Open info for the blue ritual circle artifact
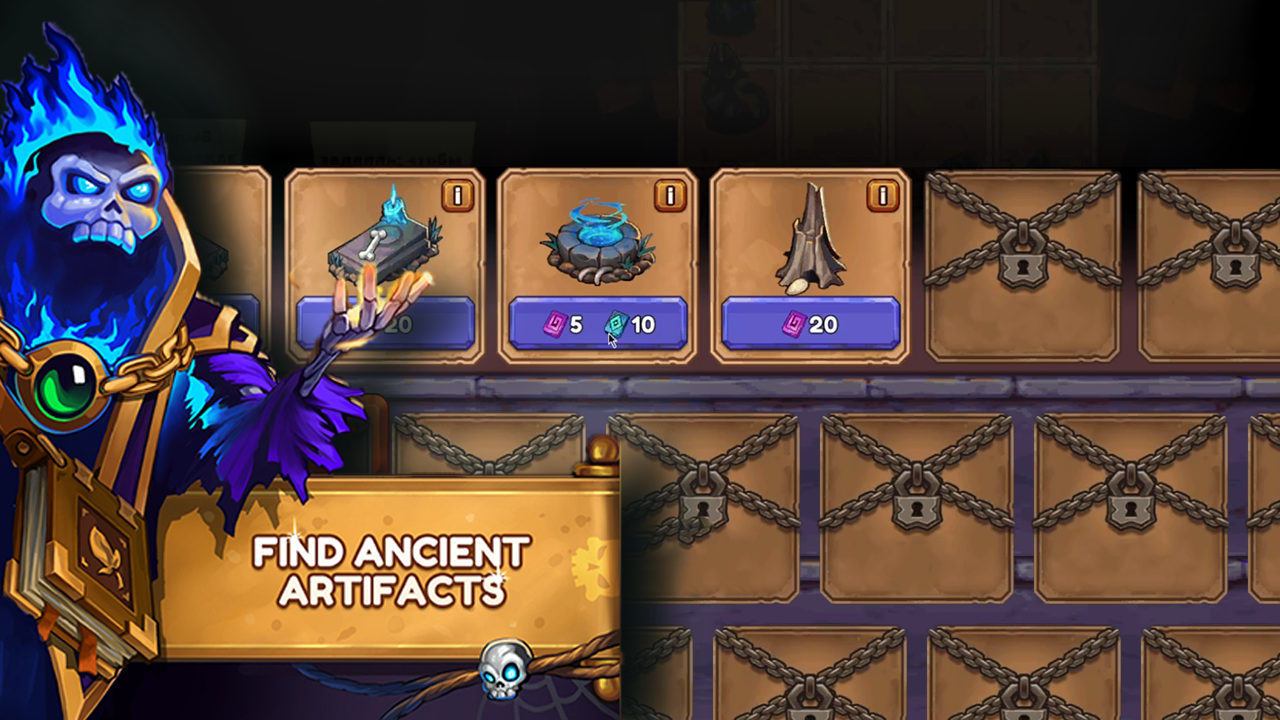Image resolution: width=1280 pixels, height=720 pixels. click(x=670, y=196)
